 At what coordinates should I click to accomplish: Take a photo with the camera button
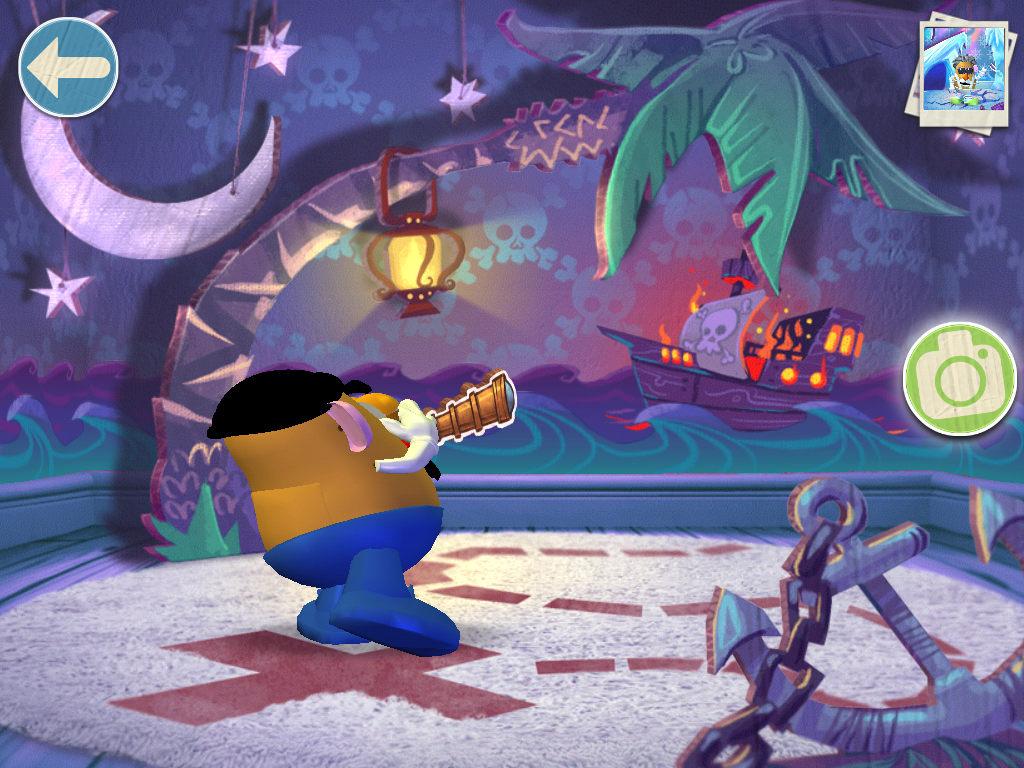[x=959, y=378]
